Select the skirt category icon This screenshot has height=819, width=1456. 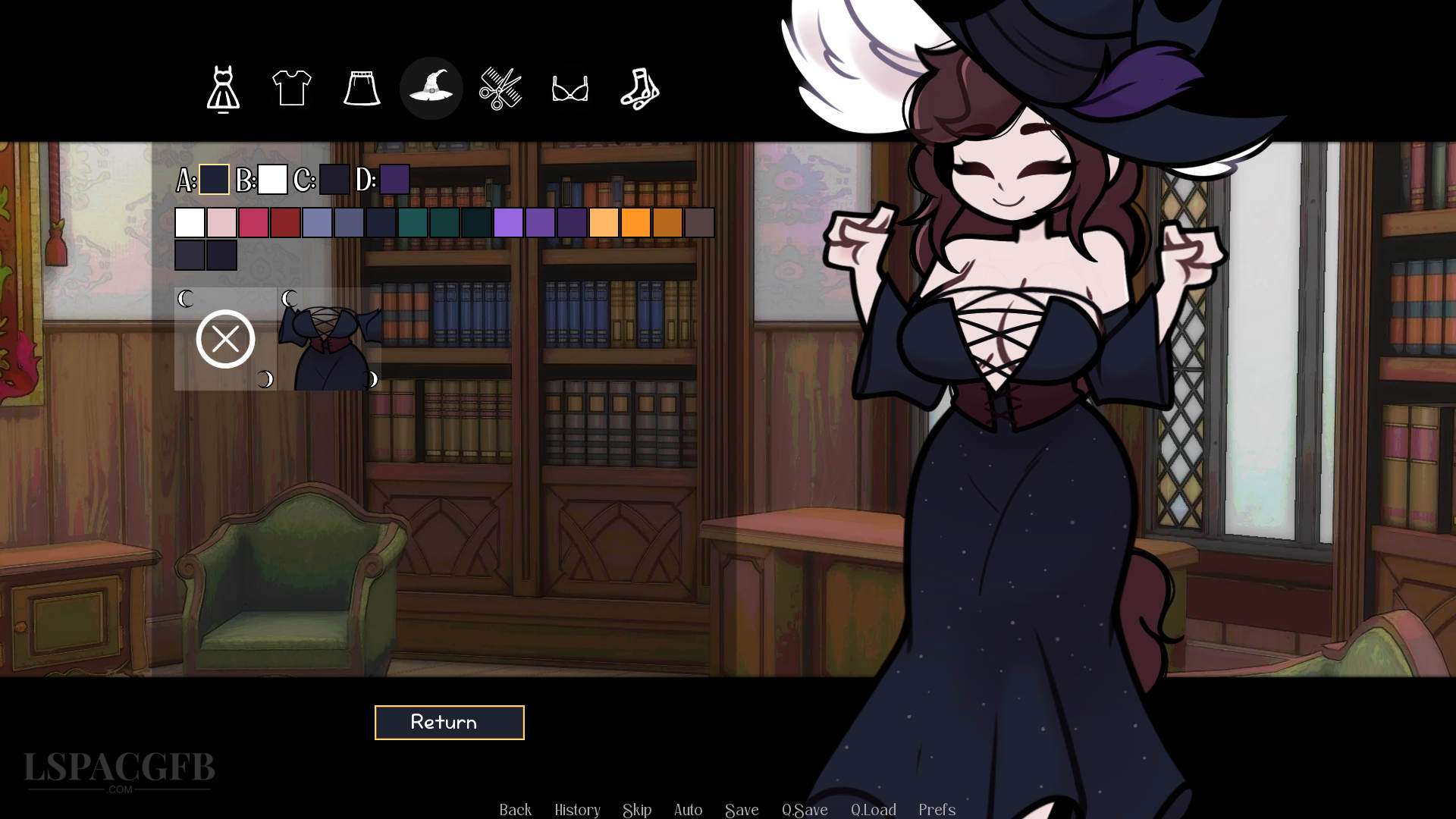click(x=362, y=88)
